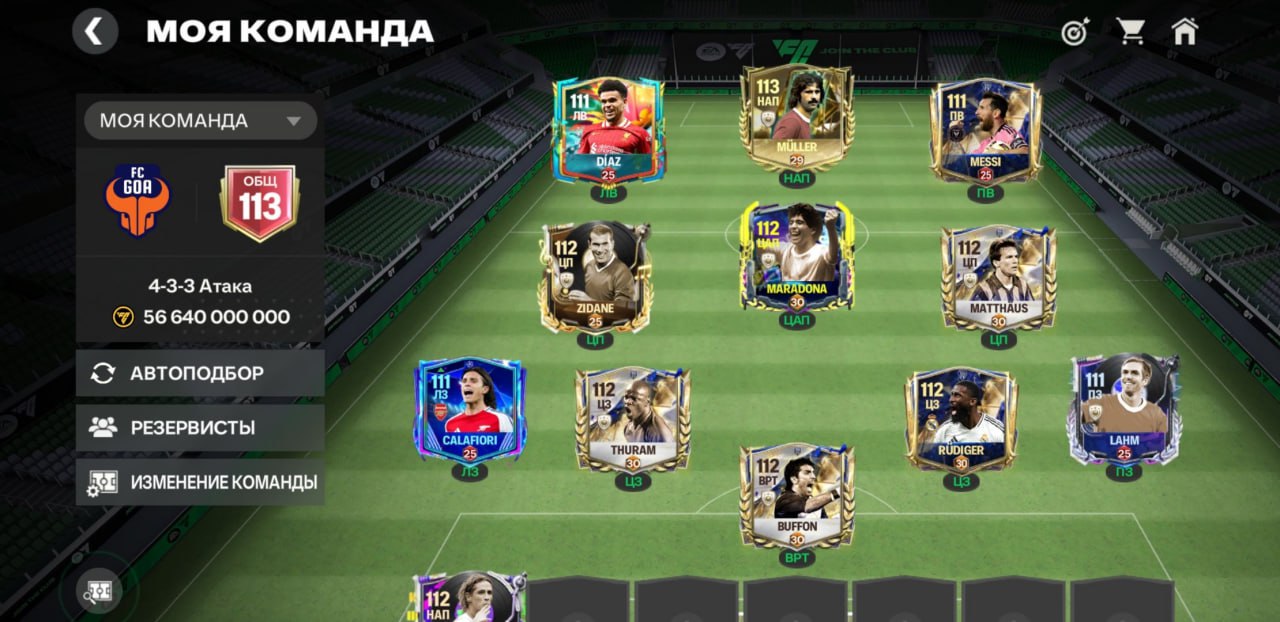Open the РЕЗЕРВИСТЫ reserves list
The width and height of the screenshot is (1280, 622).
(200, 428)
